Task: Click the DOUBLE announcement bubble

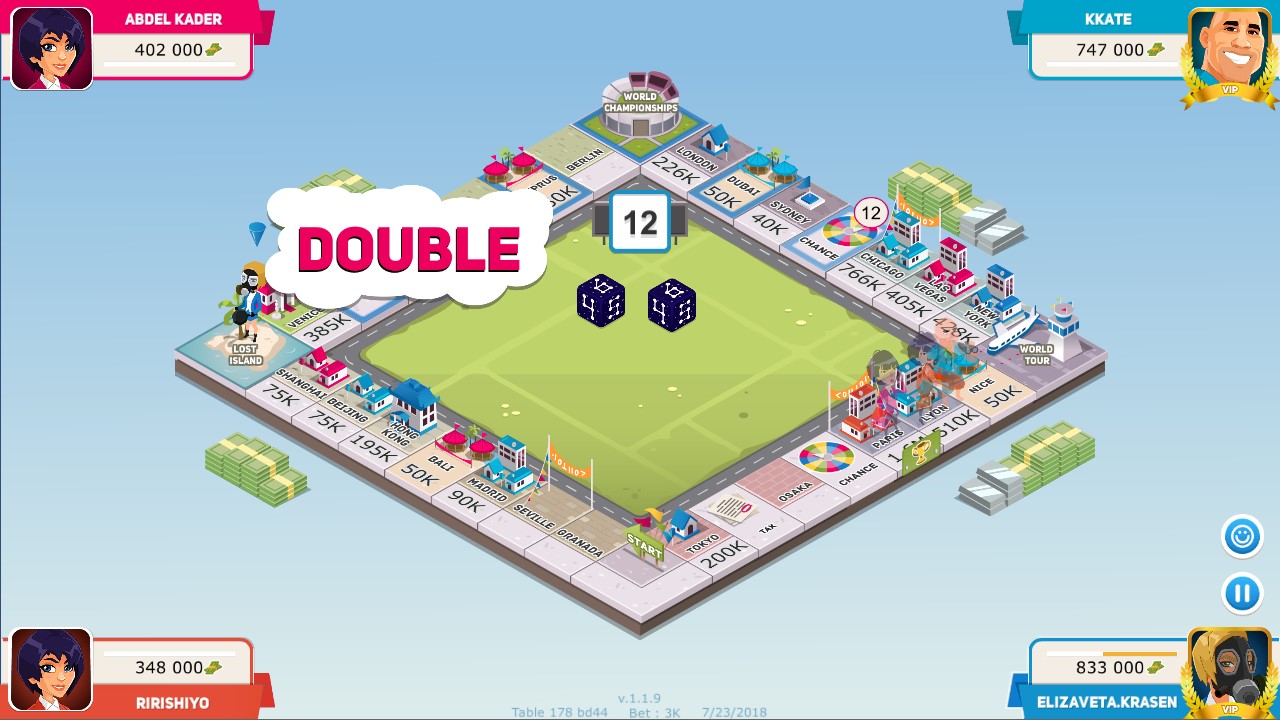Action: (x=408, y=248)
